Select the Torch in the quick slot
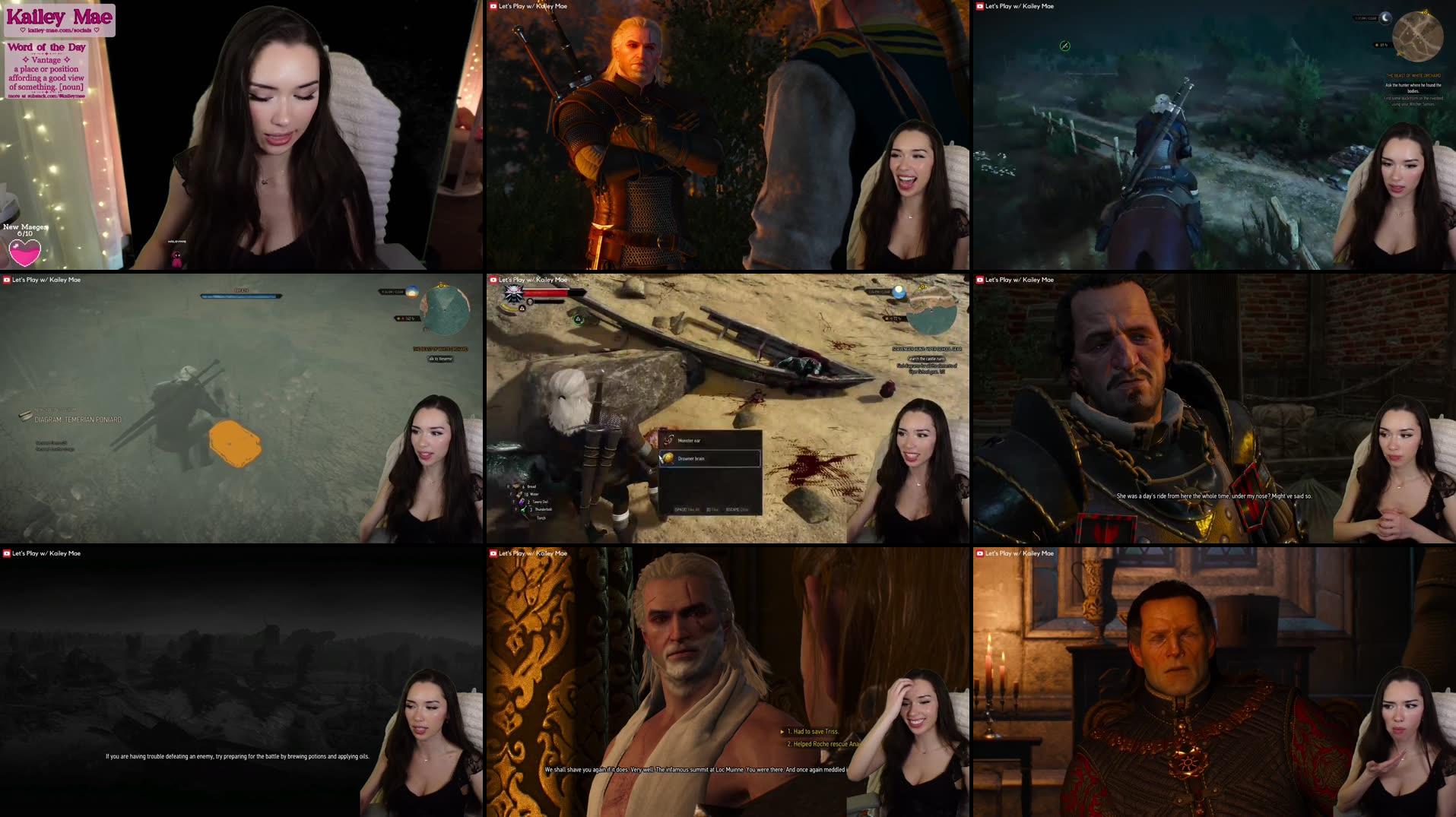Viewport: 1456px width, 817px height. (x=540, y=518)
